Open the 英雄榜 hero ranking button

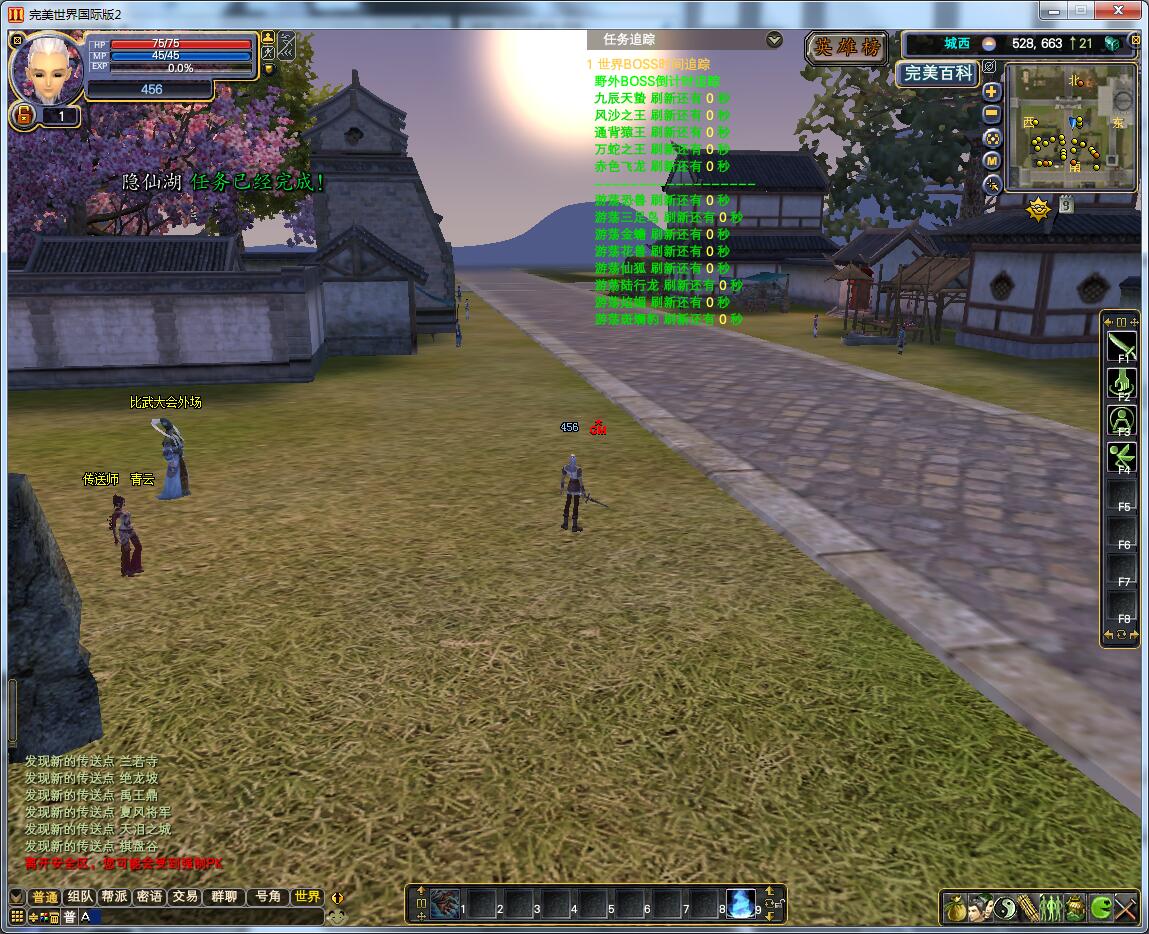point(846,47)
